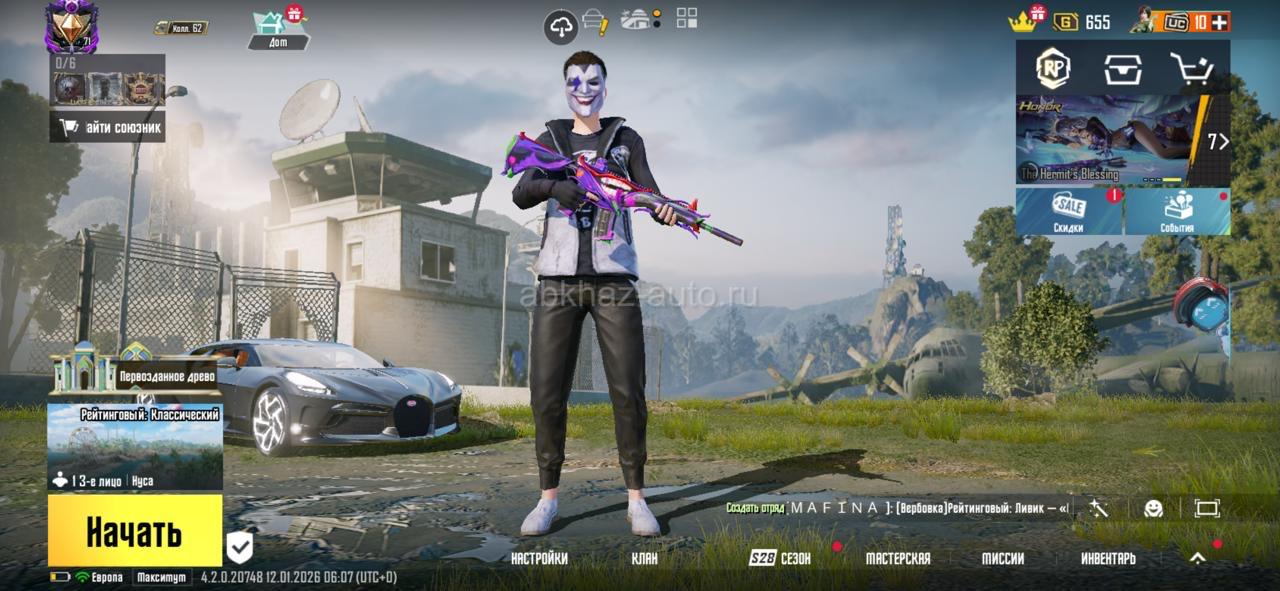Open the Hermit's Blessing banner
Image resolution: width=1280 pixels, height=591 pixels.
(1105, 139)
